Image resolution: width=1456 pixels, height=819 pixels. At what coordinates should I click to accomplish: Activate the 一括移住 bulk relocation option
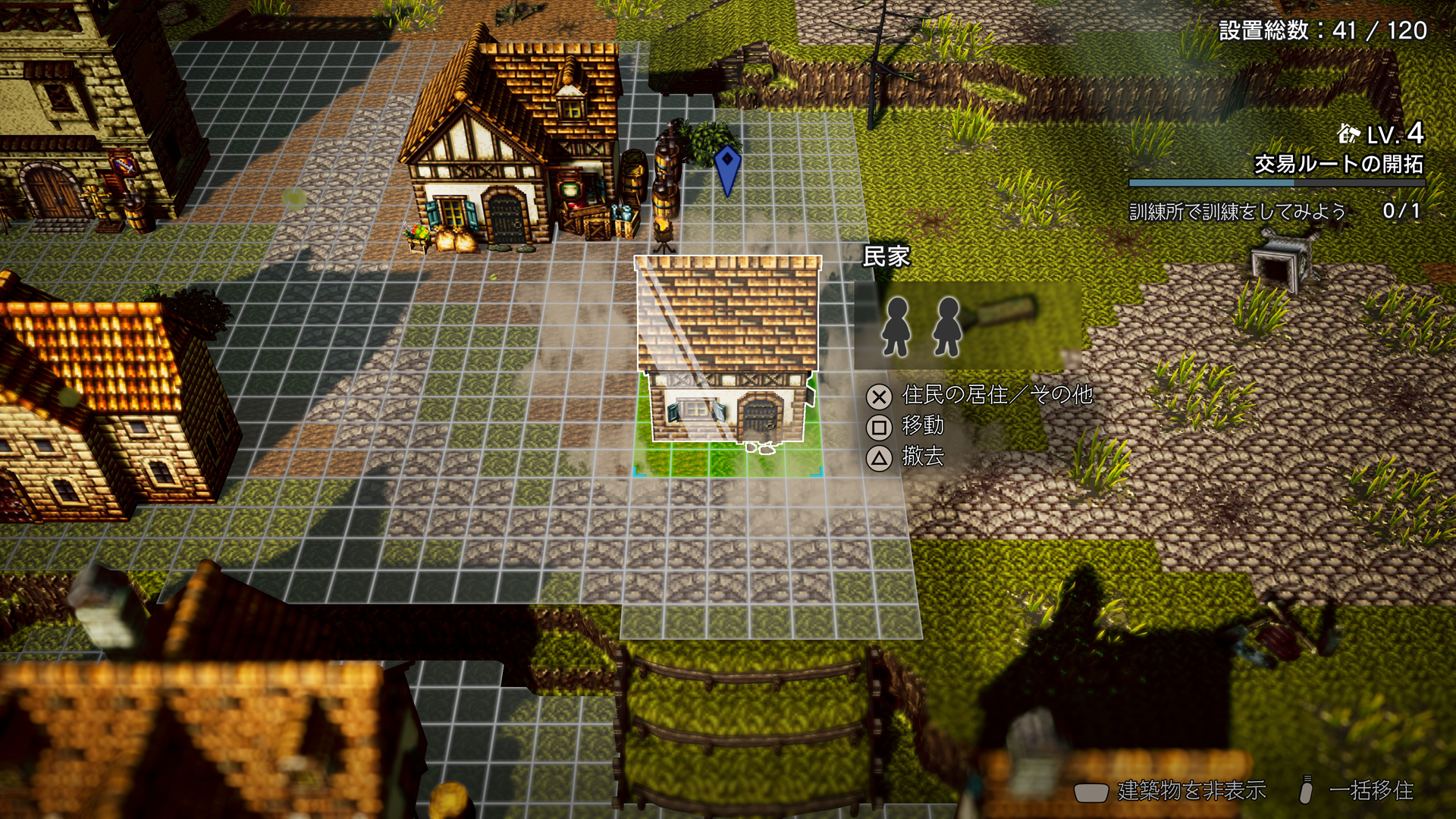click(x=1370, y=791)
